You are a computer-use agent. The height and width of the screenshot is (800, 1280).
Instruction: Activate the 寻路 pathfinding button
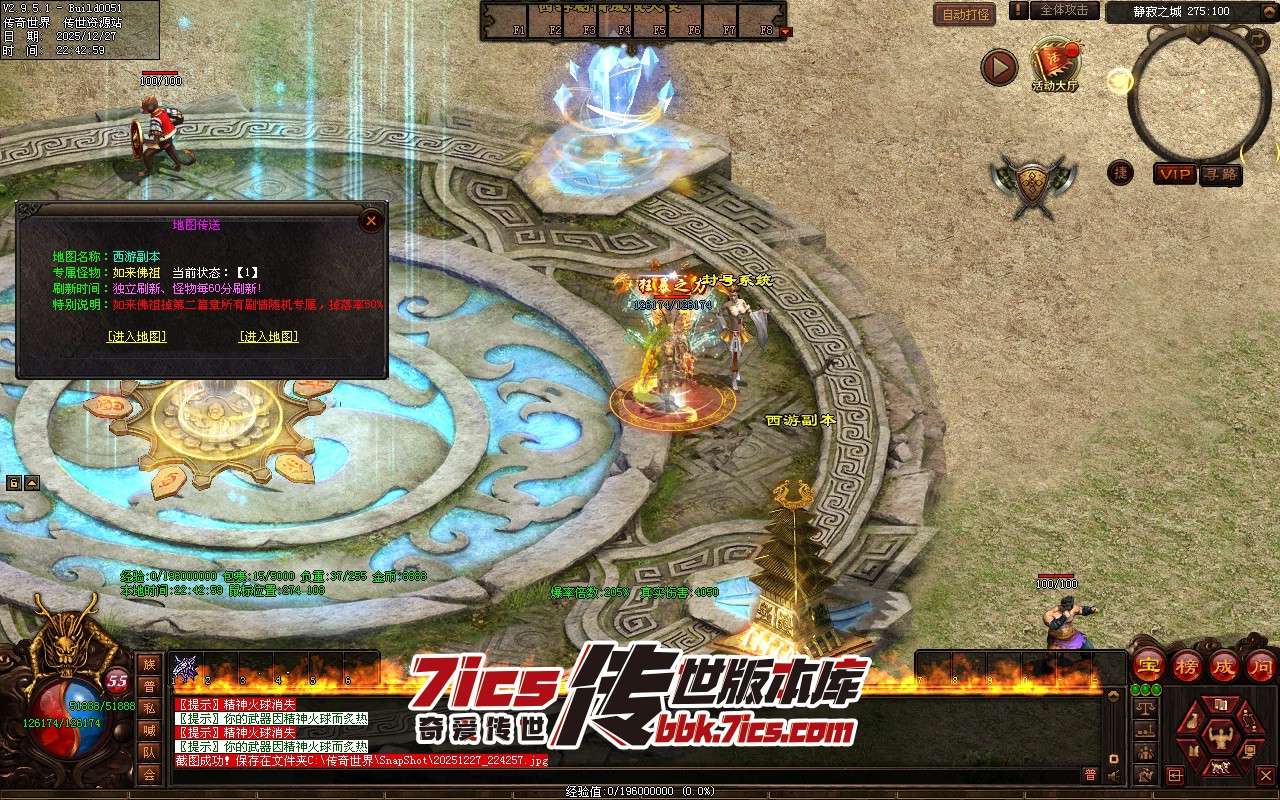point(1220,174)
